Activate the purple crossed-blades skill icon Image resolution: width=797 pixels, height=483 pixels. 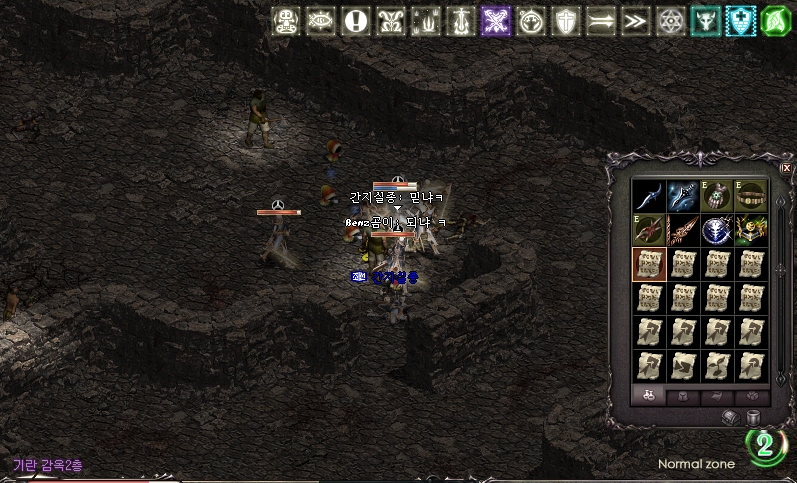click(x=496, y=20)
